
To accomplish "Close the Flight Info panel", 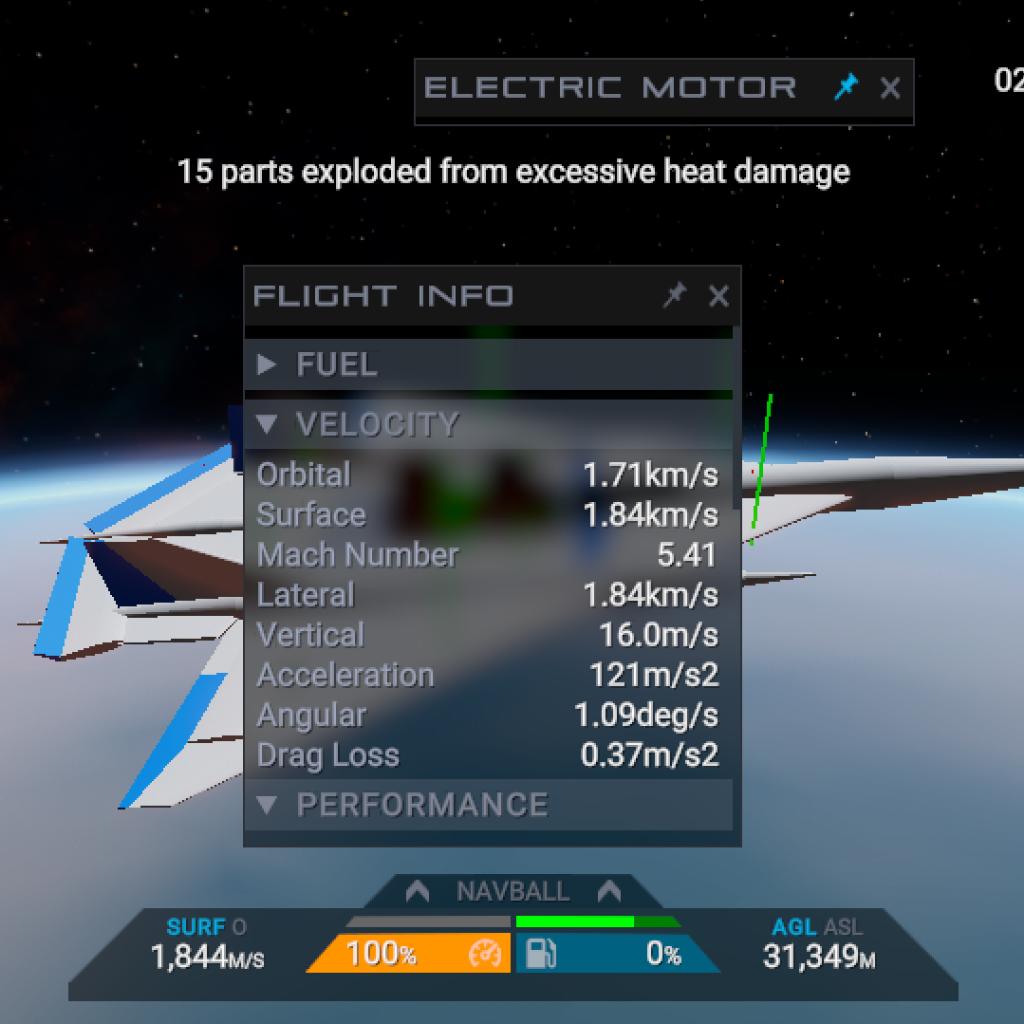I will [x=718, y=296].
